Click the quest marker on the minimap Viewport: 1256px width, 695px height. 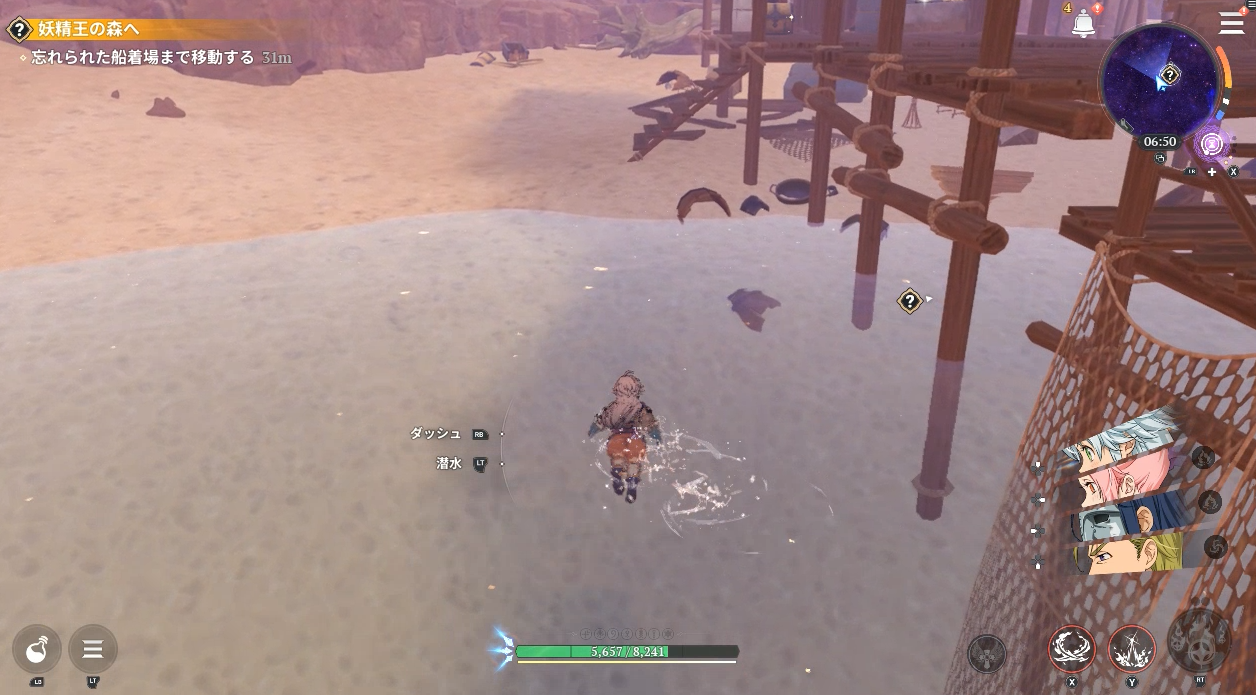click(1170, 75)
